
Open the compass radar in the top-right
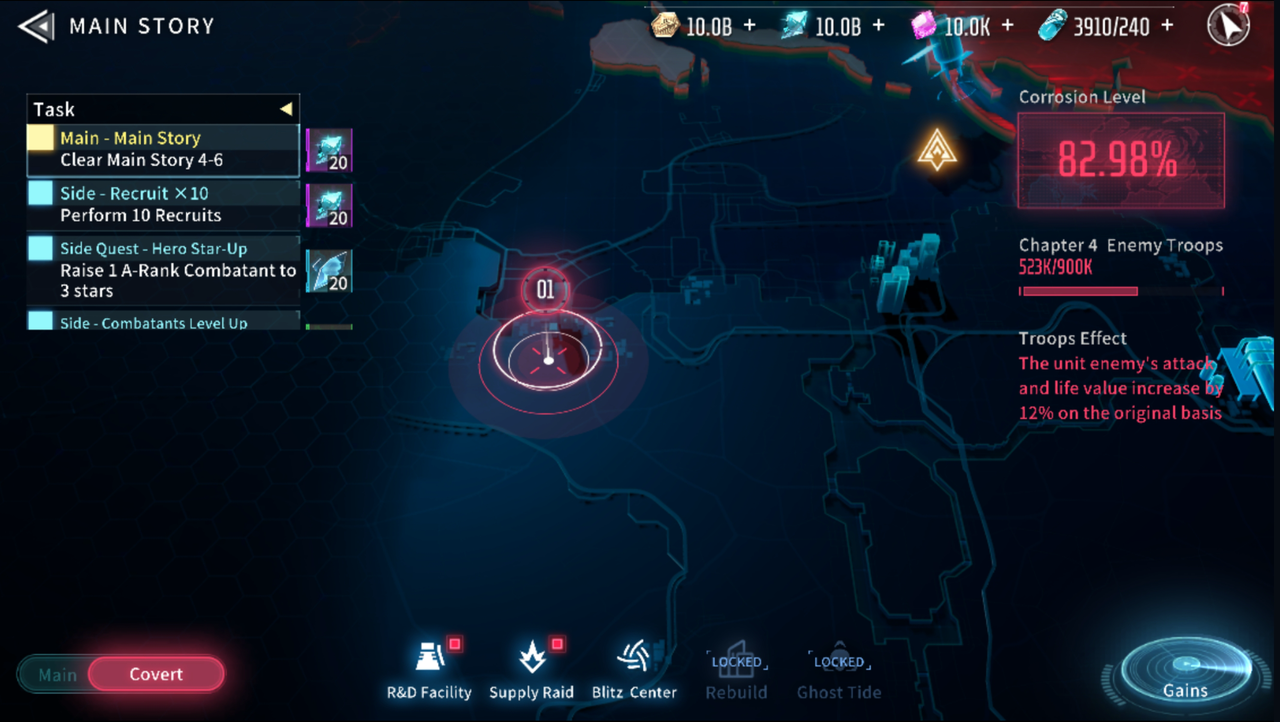point(1228,25)
